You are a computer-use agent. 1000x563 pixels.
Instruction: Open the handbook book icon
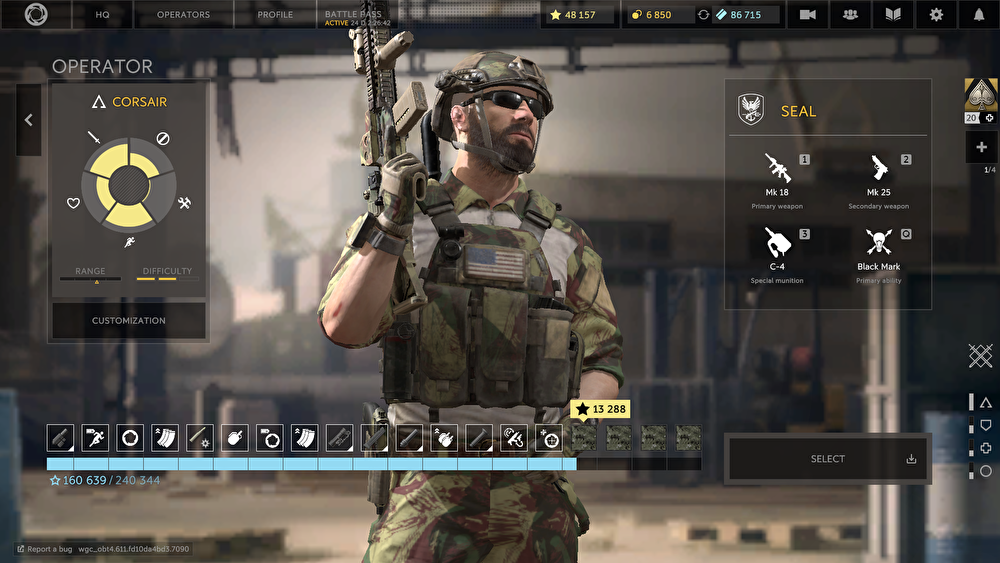pyautogui.click(x=893, y=15)
